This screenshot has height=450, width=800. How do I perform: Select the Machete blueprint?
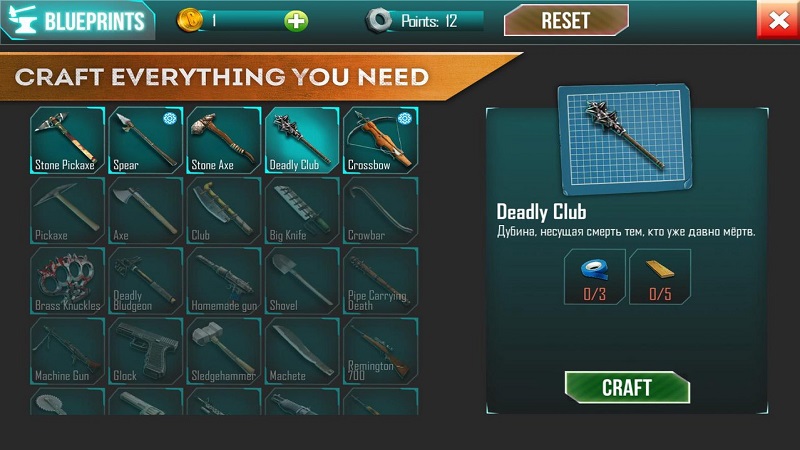(x=300, y=350)
